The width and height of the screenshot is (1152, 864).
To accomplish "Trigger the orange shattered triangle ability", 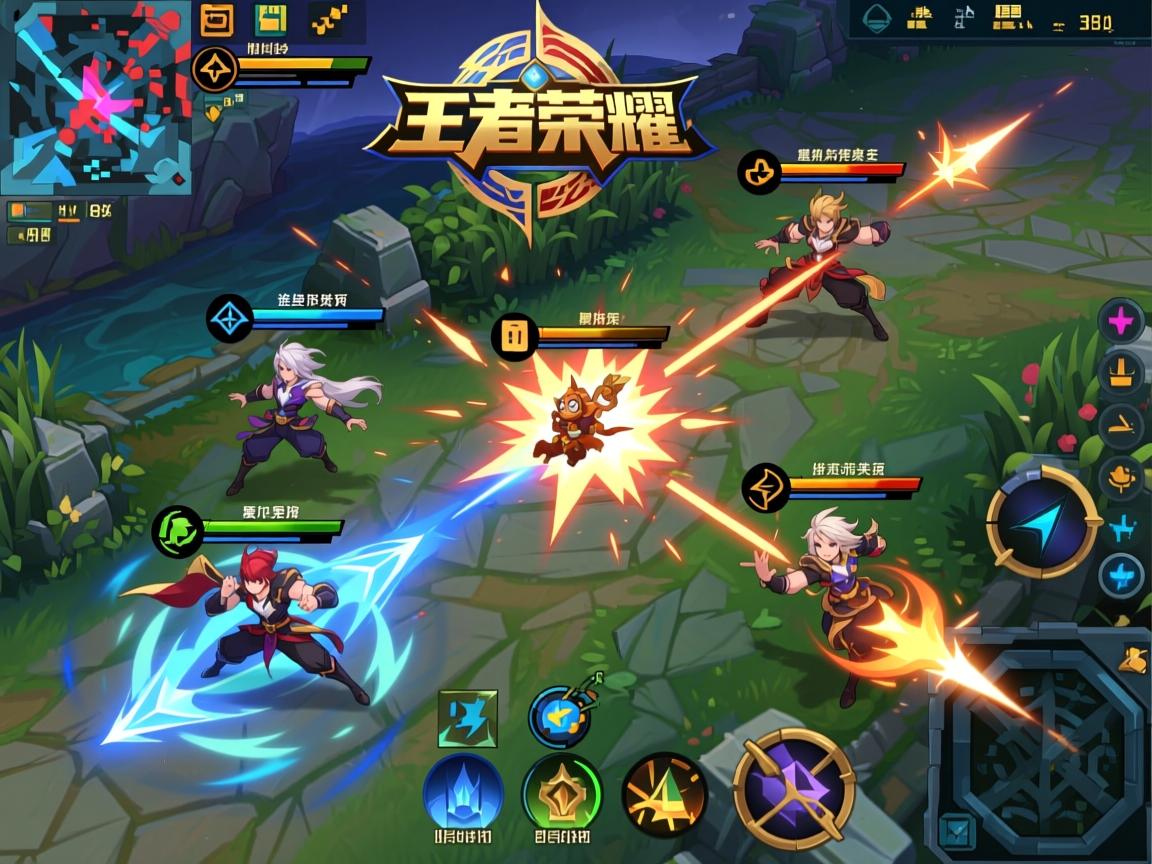I will (664, 794).
